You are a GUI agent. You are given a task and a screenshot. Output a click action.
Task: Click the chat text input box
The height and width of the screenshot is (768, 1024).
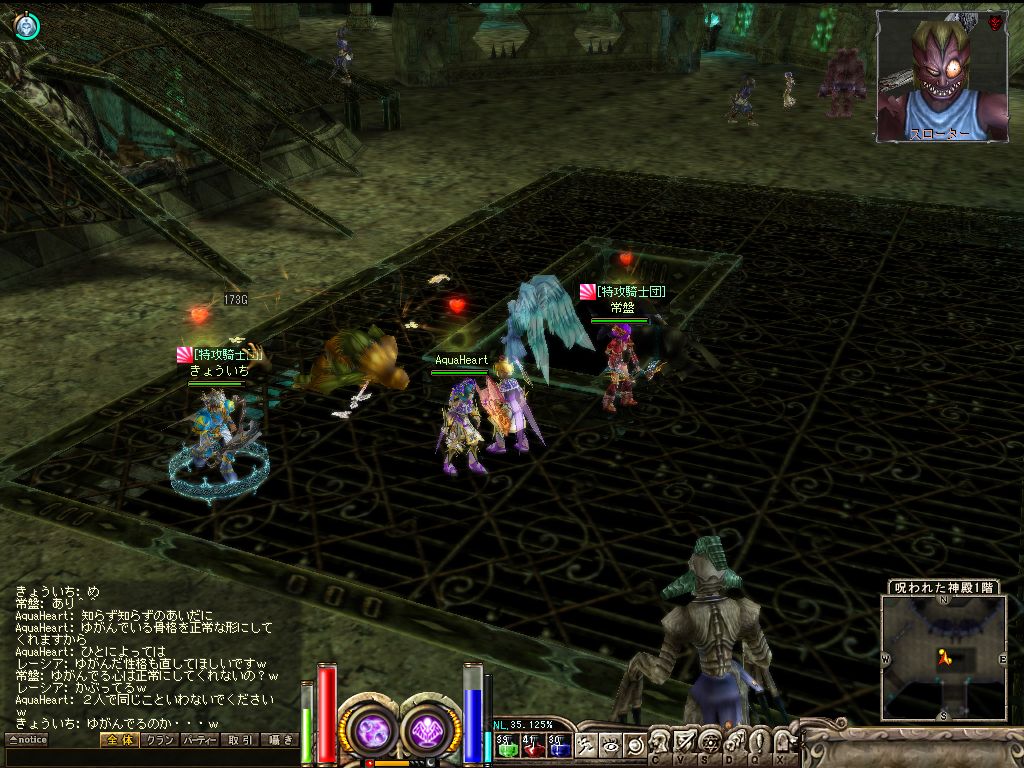(x=150, y=758)
